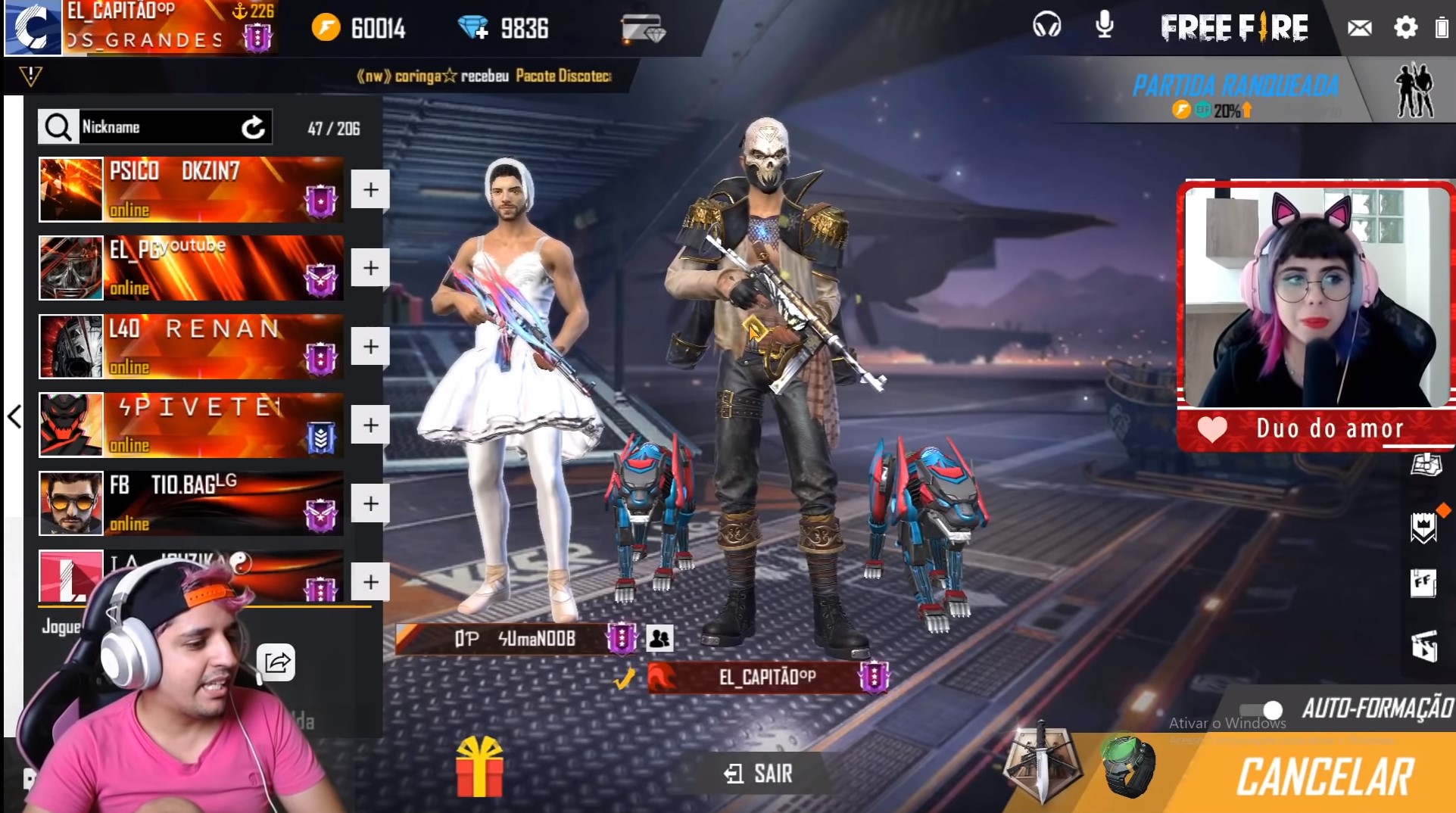Screen dimensions: 1456x813
Task: Open the in-game mail inbox envelope icon
Action: coord(1360,27)
